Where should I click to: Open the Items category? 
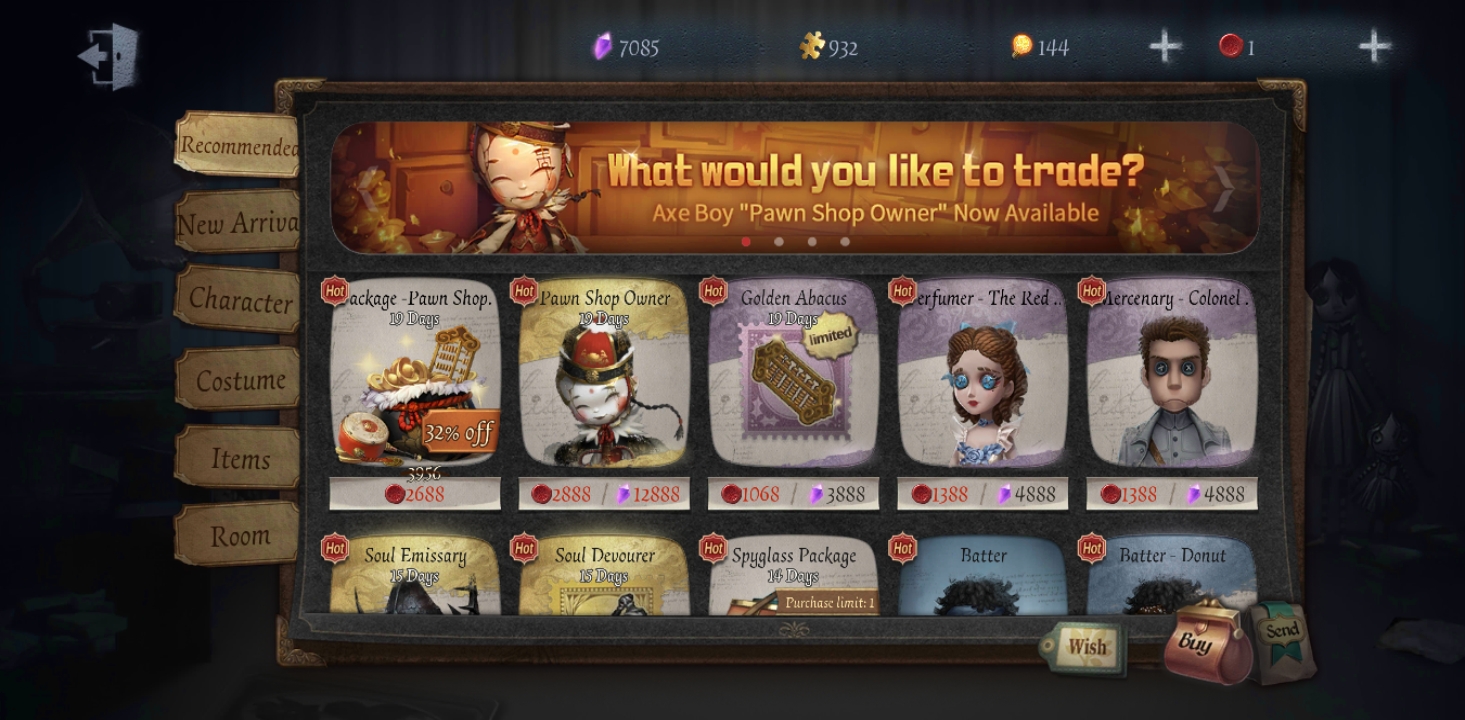click(240, 459)
